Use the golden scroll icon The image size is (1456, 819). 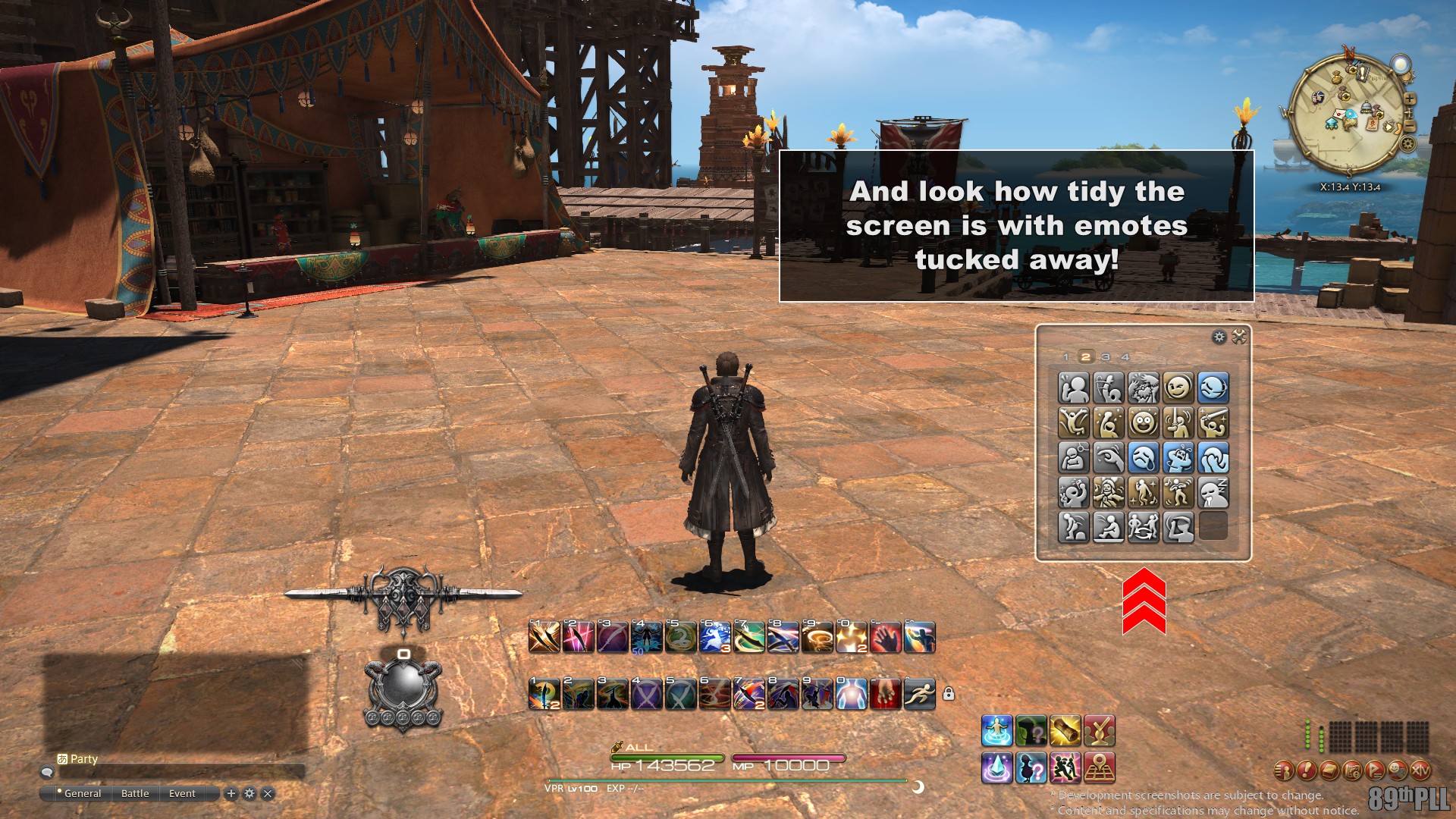[x=1065, y=730]
